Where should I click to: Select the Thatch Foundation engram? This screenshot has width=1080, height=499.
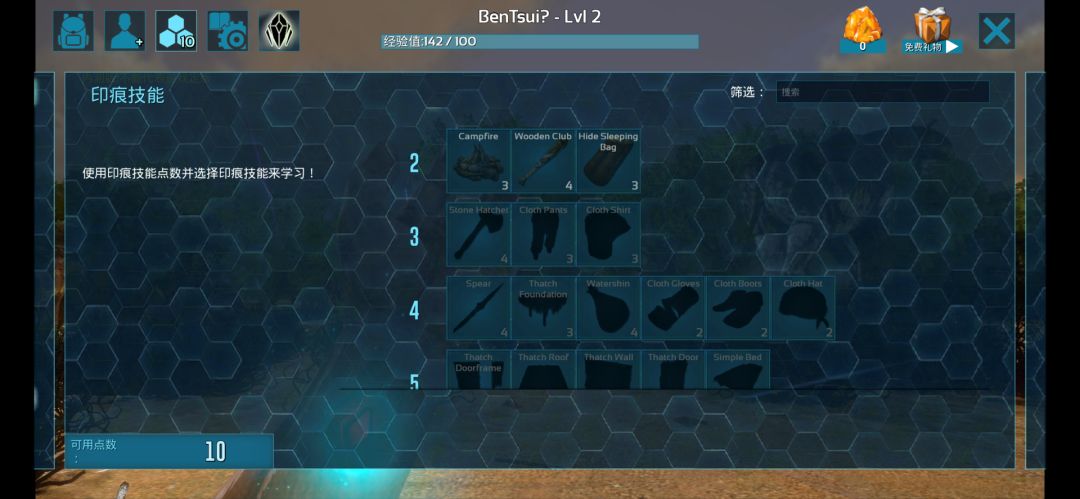pyautogui.click(x=543, y=308)
